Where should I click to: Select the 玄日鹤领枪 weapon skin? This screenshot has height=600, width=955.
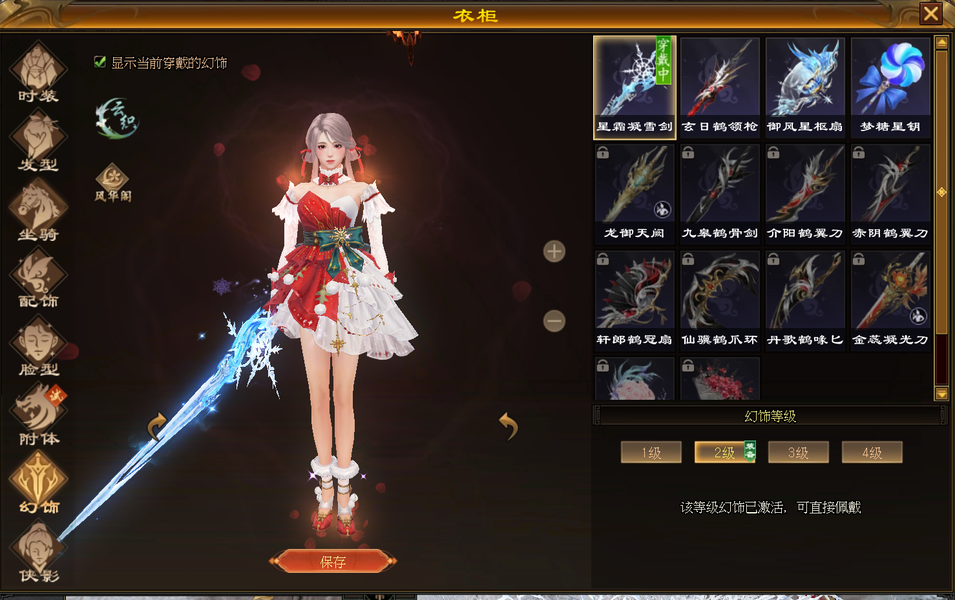tap(720, 85)
